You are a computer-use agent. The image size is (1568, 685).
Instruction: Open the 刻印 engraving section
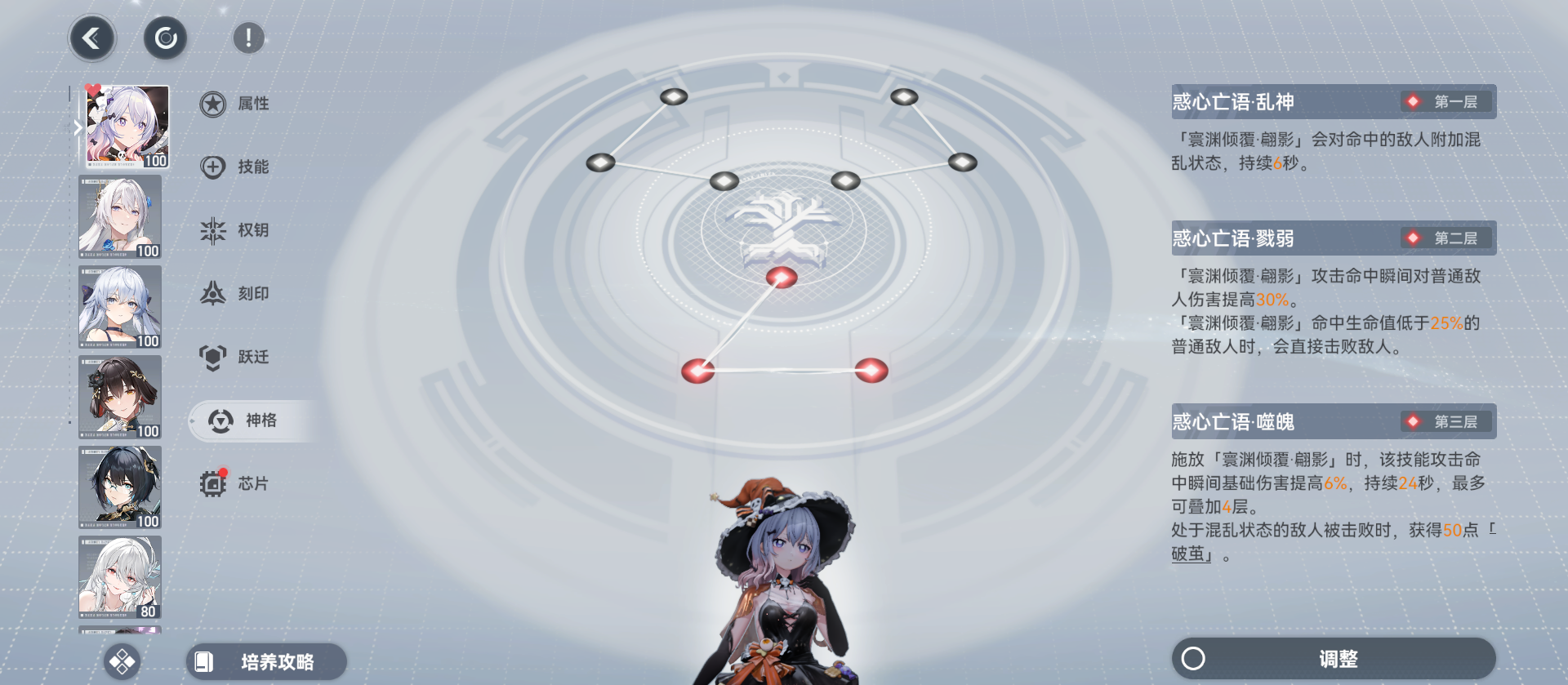212,293
